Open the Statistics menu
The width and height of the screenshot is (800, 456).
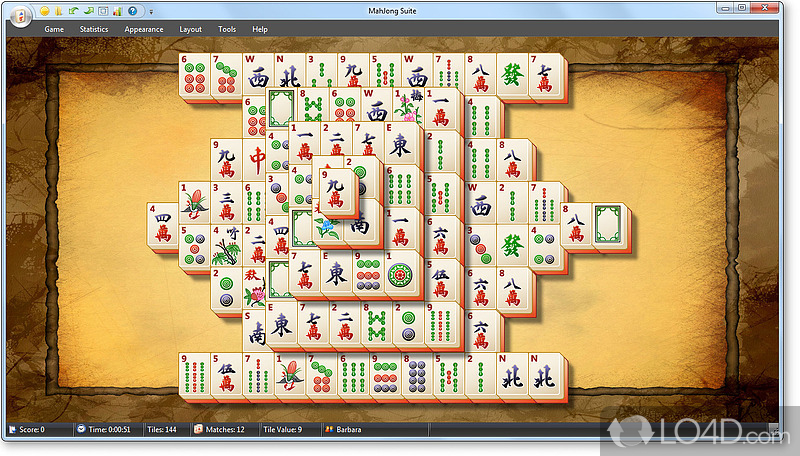(x=94, y=30)
